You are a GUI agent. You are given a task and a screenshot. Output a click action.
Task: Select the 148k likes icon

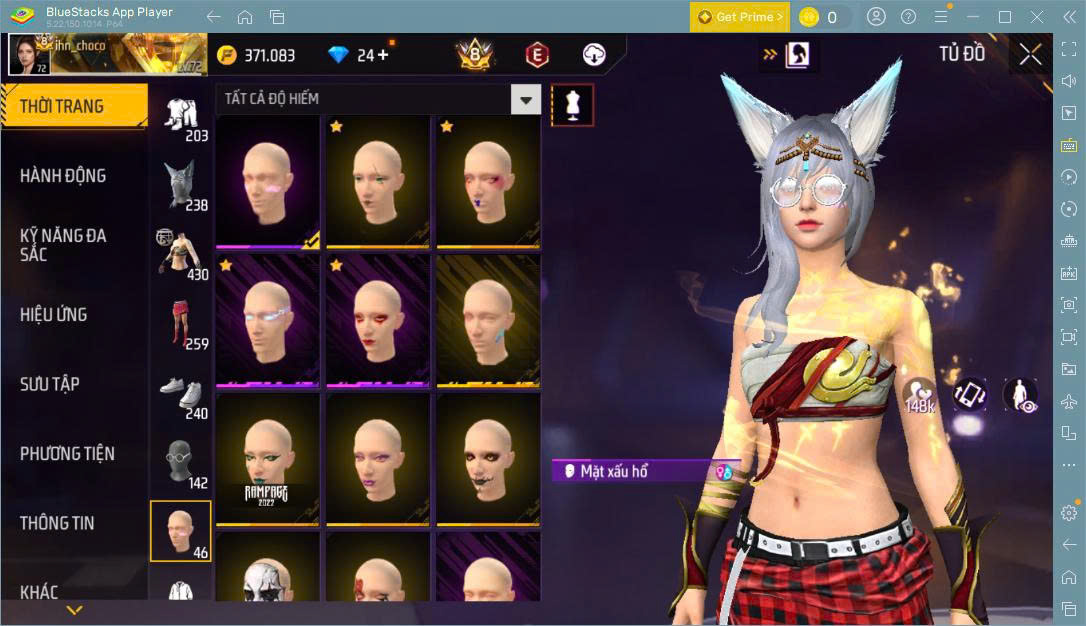pyautogui.click(x=918, y=393)
